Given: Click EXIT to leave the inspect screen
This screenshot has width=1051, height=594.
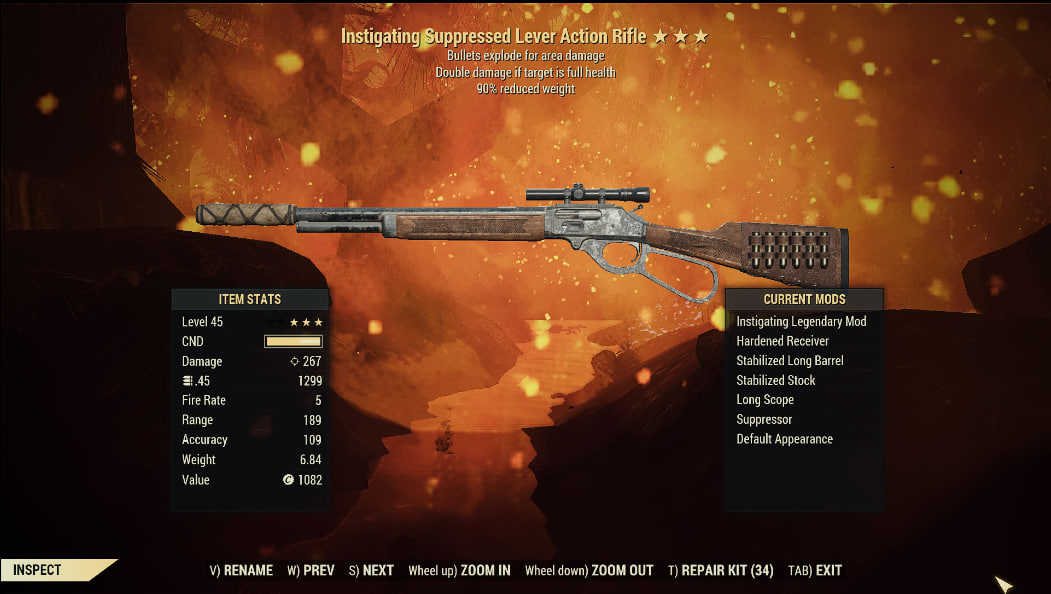Looking at the screenshot, I should tap(815, 570).
